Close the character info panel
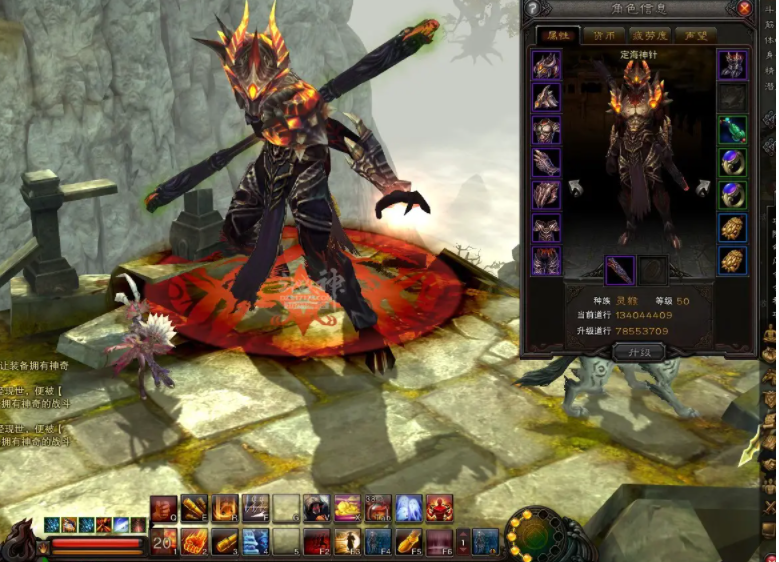The height and width of the screenshot is (562, 779). 745,9
